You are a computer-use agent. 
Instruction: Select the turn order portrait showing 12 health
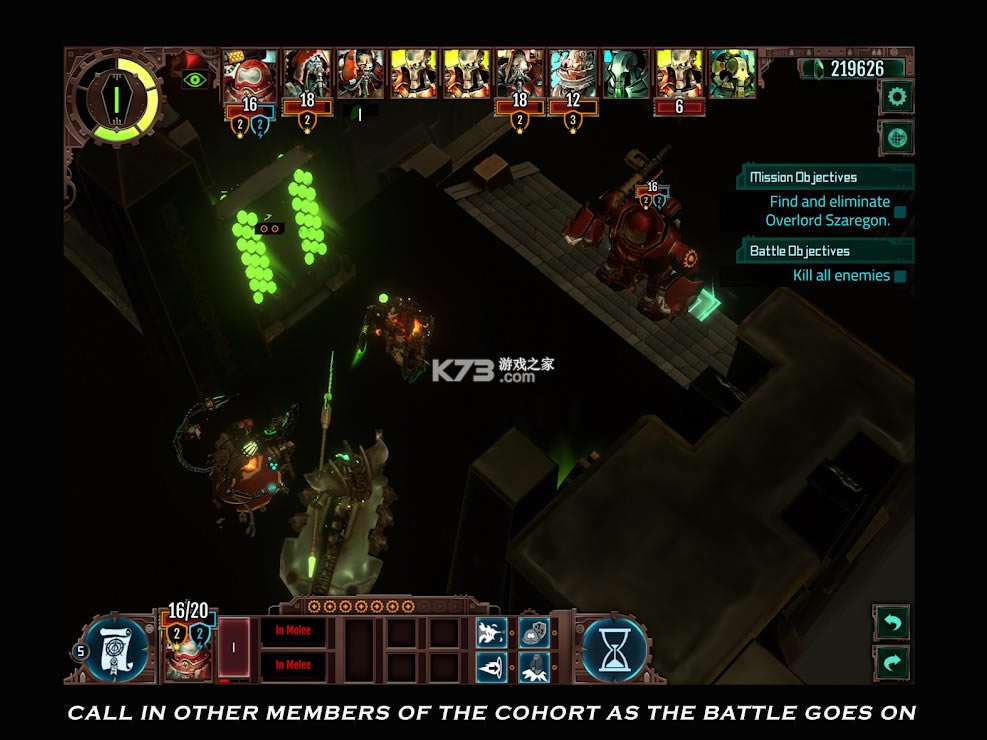573,75
